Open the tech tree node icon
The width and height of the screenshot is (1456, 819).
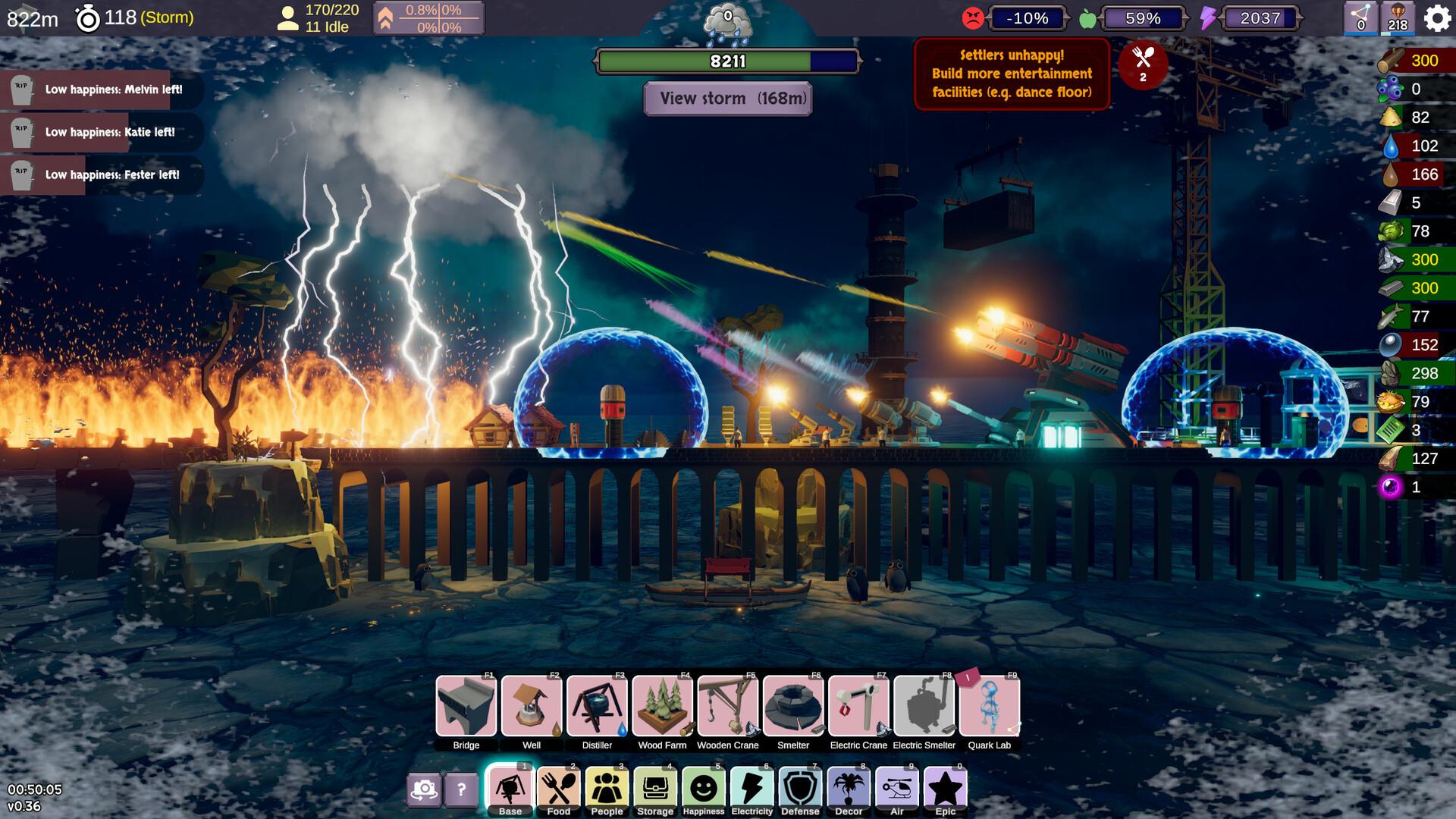[x=1360, y=17]
